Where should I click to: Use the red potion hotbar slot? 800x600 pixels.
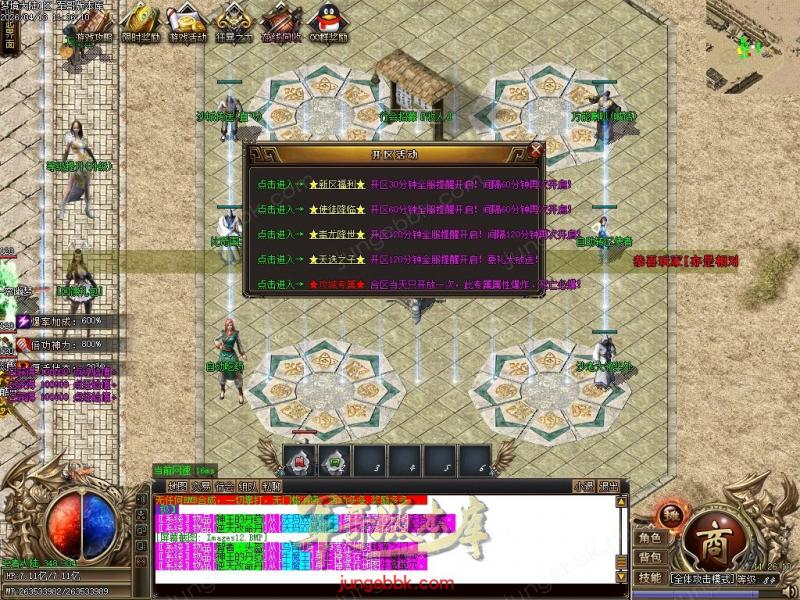pos(300,461)
